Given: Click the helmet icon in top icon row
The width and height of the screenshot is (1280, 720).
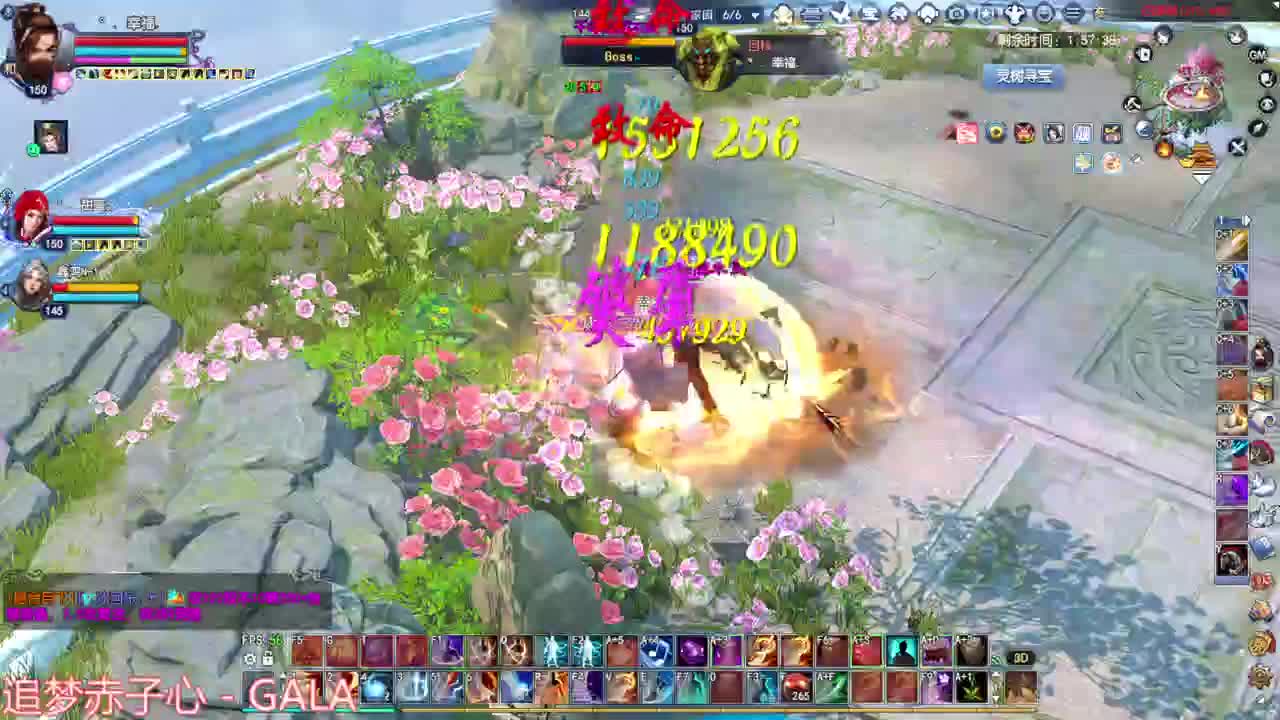Looking at the screenshot, I should tap(929, 14).
